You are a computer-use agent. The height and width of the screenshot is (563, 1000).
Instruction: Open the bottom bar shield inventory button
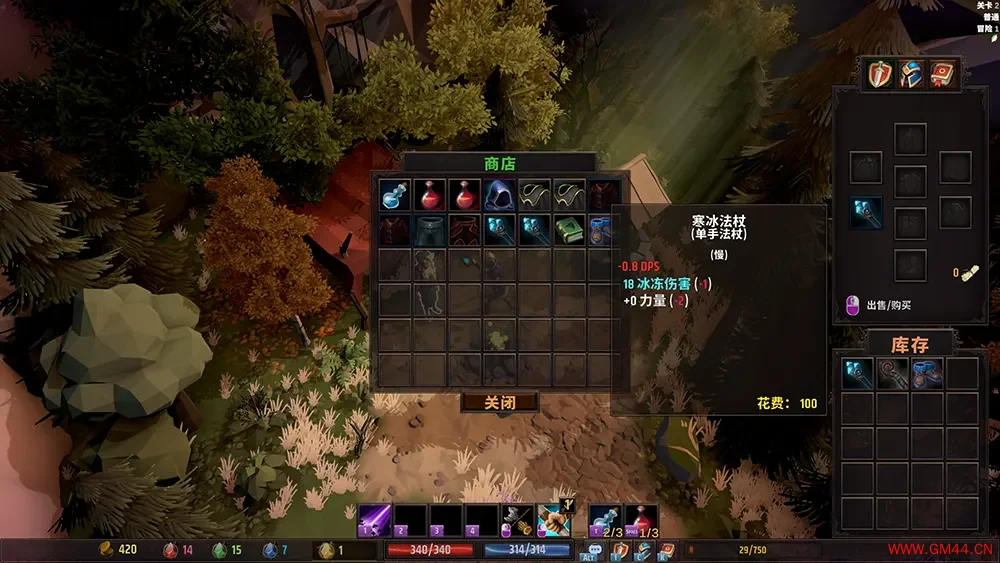(620, 549)
